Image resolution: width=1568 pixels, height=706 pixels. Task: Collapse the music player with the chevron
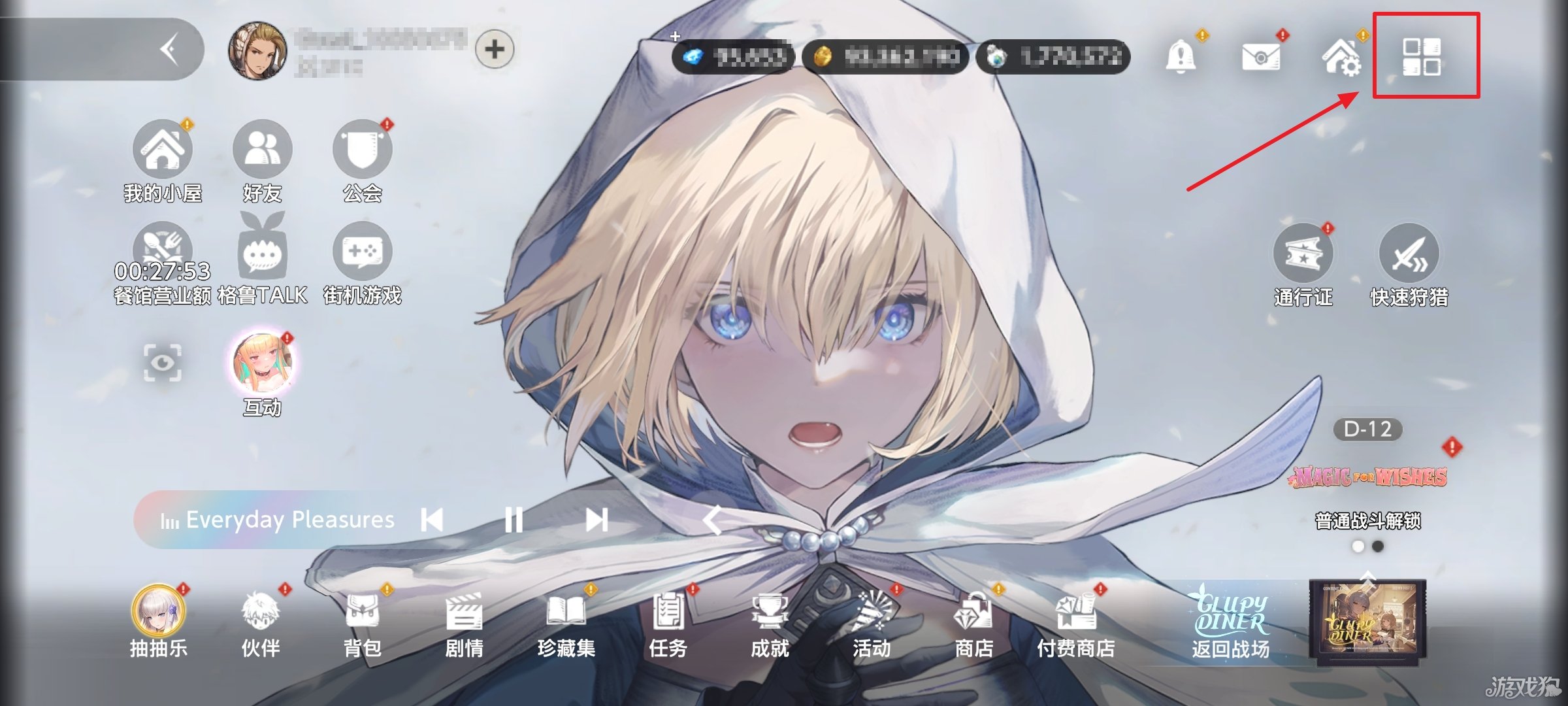[712, 520]
